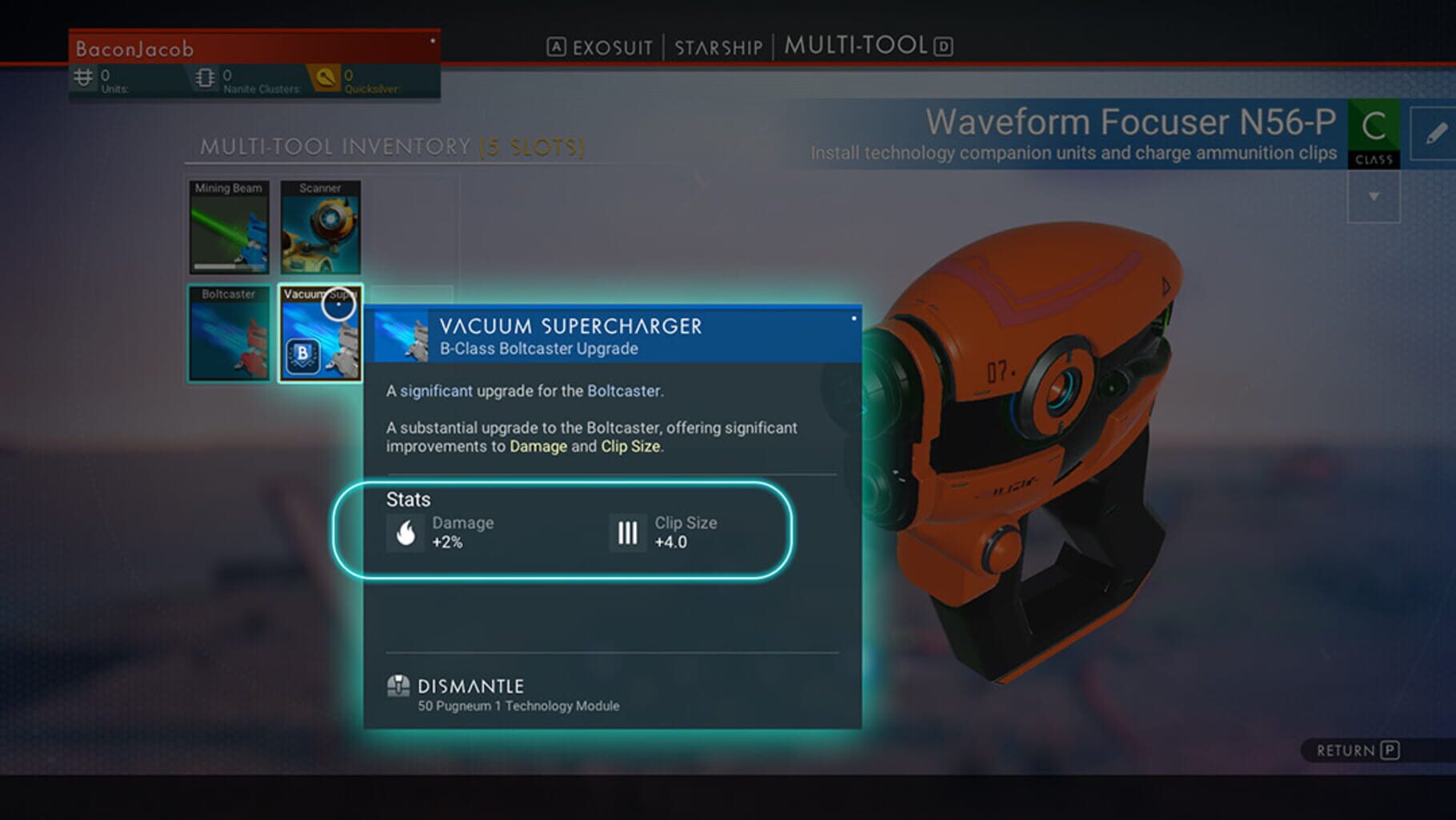Image resolution: width=1456 pixels, height=820 pixels.
Task: Rename the multi-tool with the pencil icon
Action: click(x=1435, y=134)
